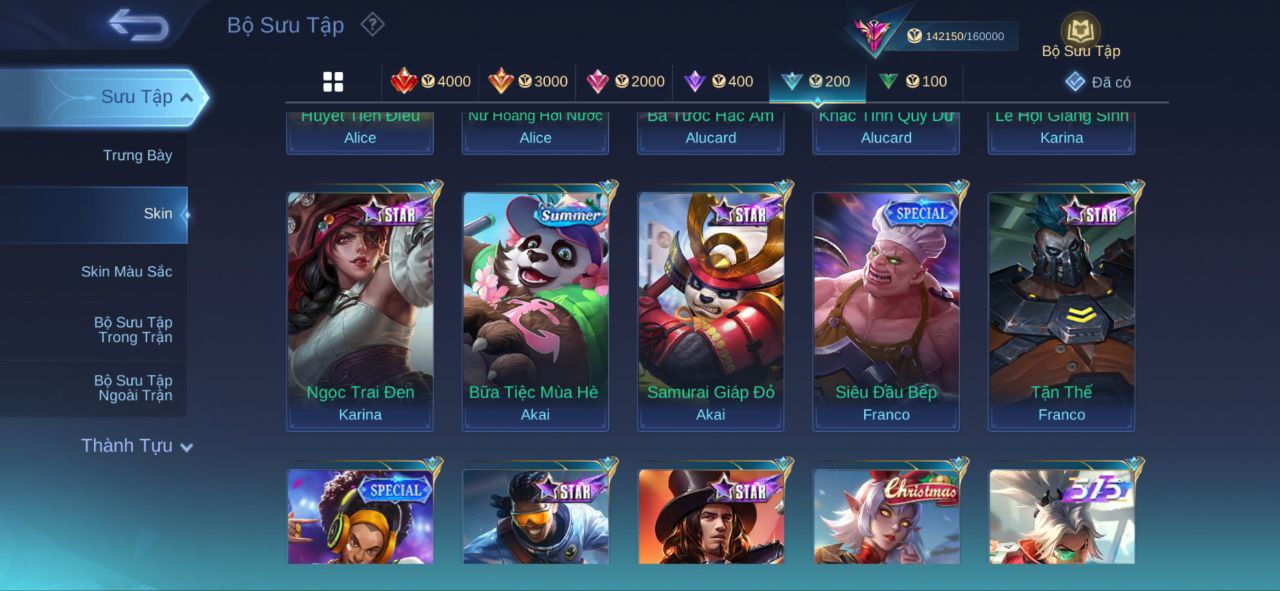Image resolution: width=1280 pixels, height=591 pixels.
Task: Select the 100 point tier tab
Action: pos(913,82)
